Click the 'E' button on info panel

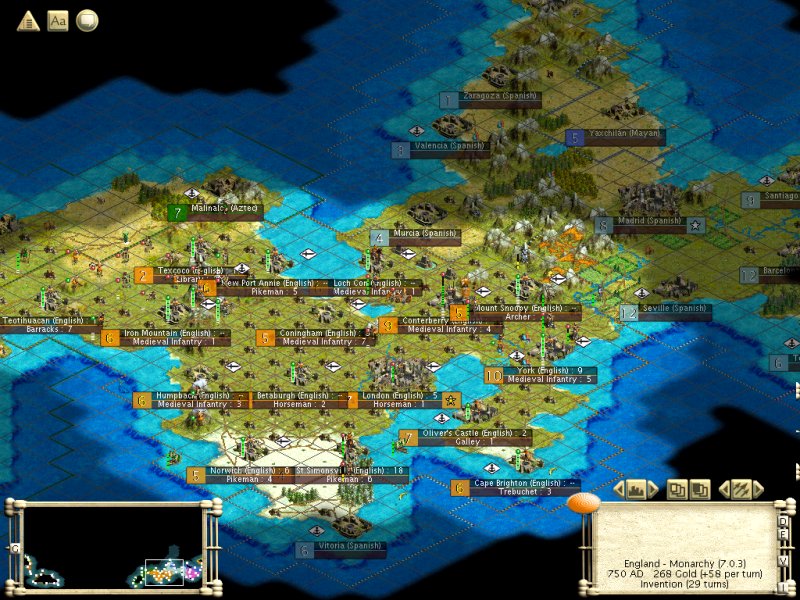tap(784, 536)
